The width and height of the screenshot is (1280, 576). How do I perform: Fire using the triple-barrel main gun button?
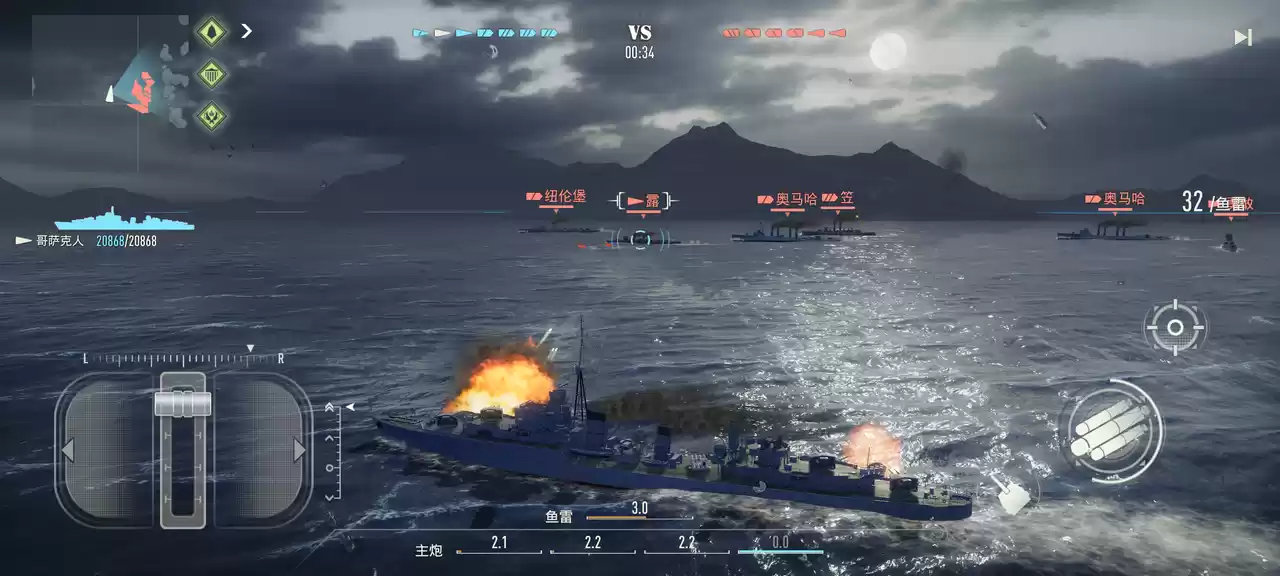1110,432
